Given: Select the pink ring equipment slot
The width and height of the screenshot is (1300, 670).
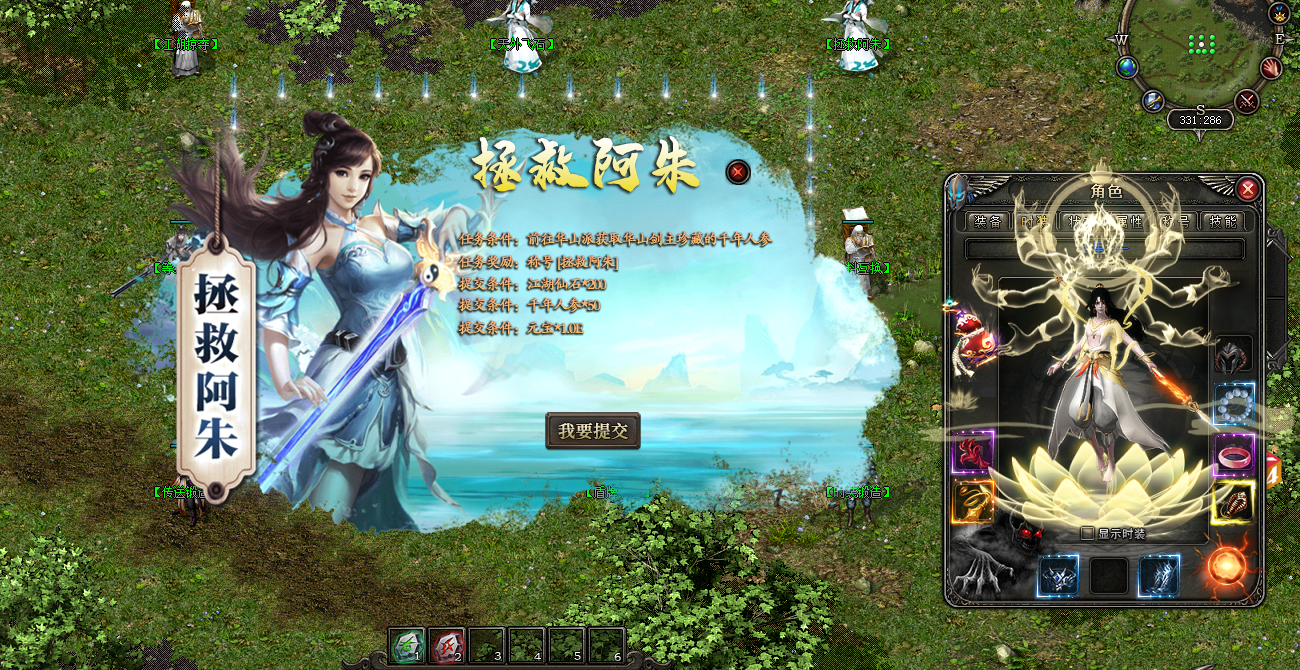Looking at the screenshot, I should click(x=1233, y=455).
